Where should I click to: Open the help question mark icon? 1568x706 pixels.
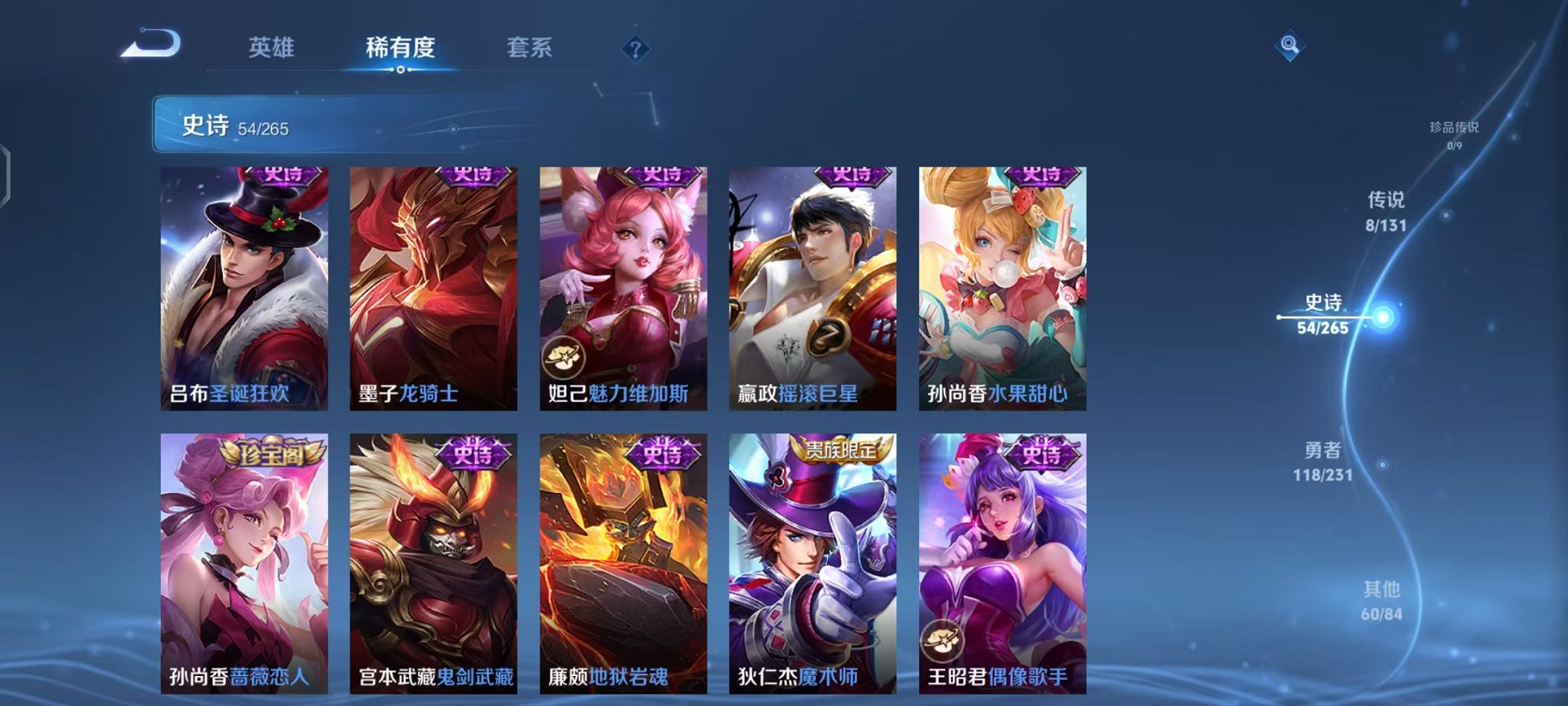pyautogui.click(x=633, y=48)
